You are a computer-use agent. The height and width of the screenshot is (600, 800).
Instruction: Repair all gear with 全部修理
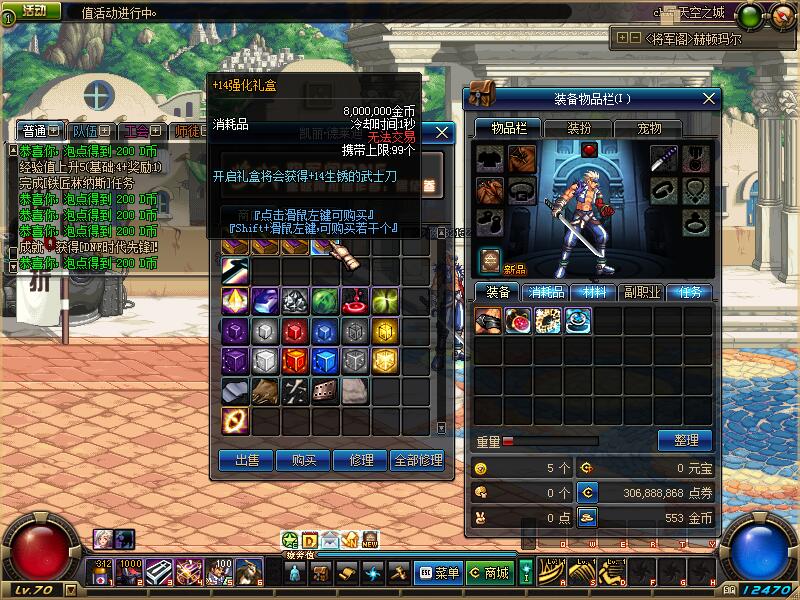tap(418, 460)
